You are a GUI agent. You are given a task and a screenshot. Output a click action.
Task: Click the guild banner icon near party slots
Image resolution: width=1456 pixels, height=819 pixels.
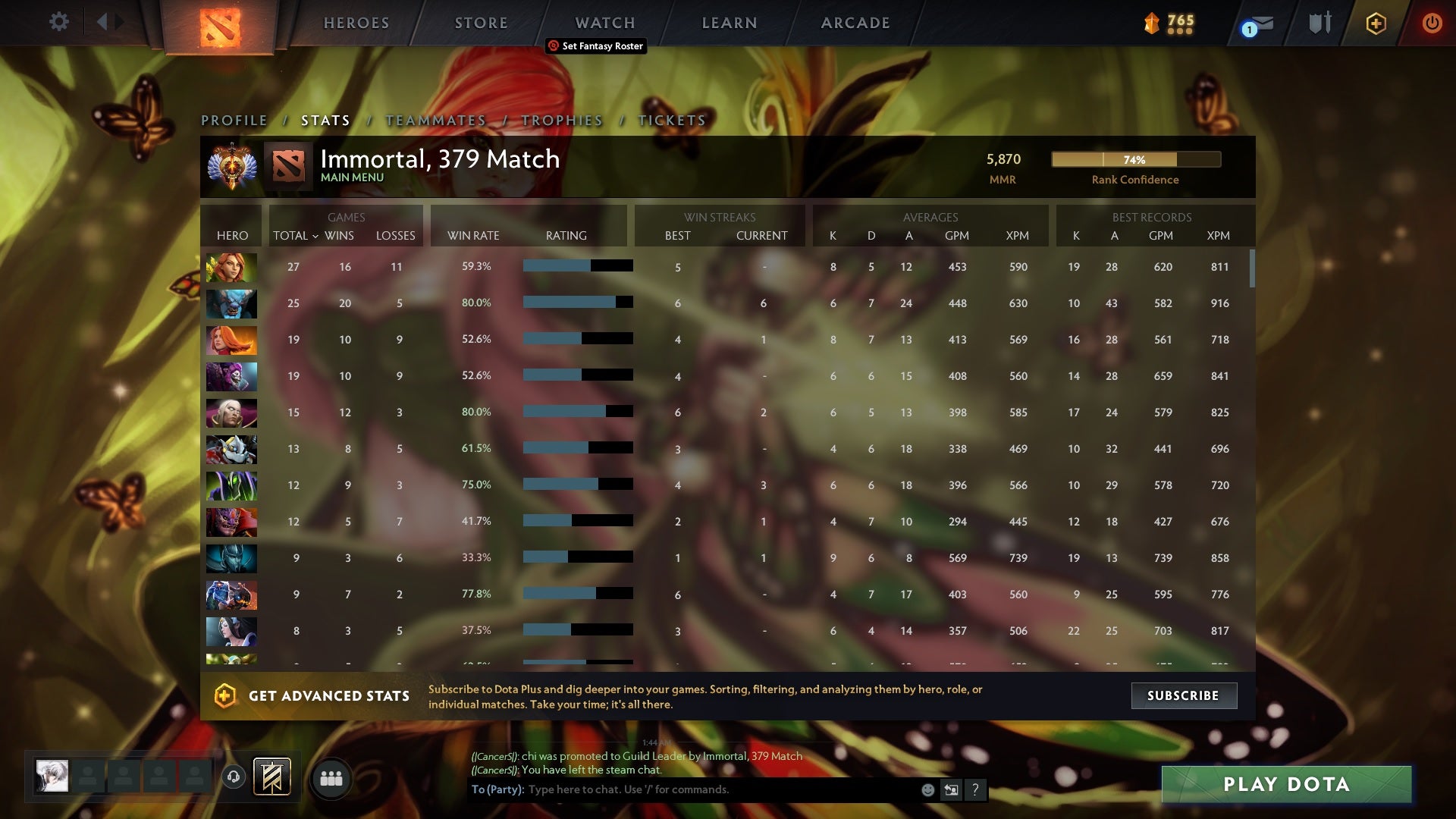click(271, 777)
